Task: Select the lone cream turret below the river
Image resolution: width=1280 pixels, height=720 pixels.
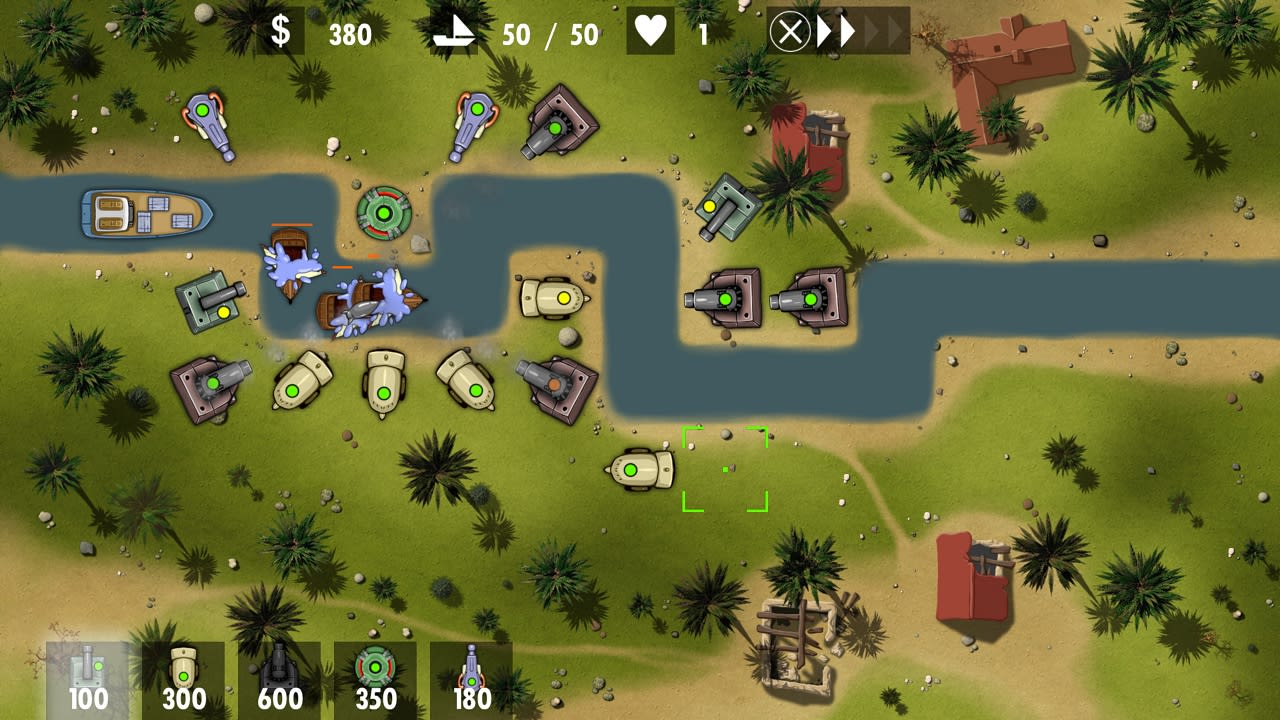Action: point(640,468)
